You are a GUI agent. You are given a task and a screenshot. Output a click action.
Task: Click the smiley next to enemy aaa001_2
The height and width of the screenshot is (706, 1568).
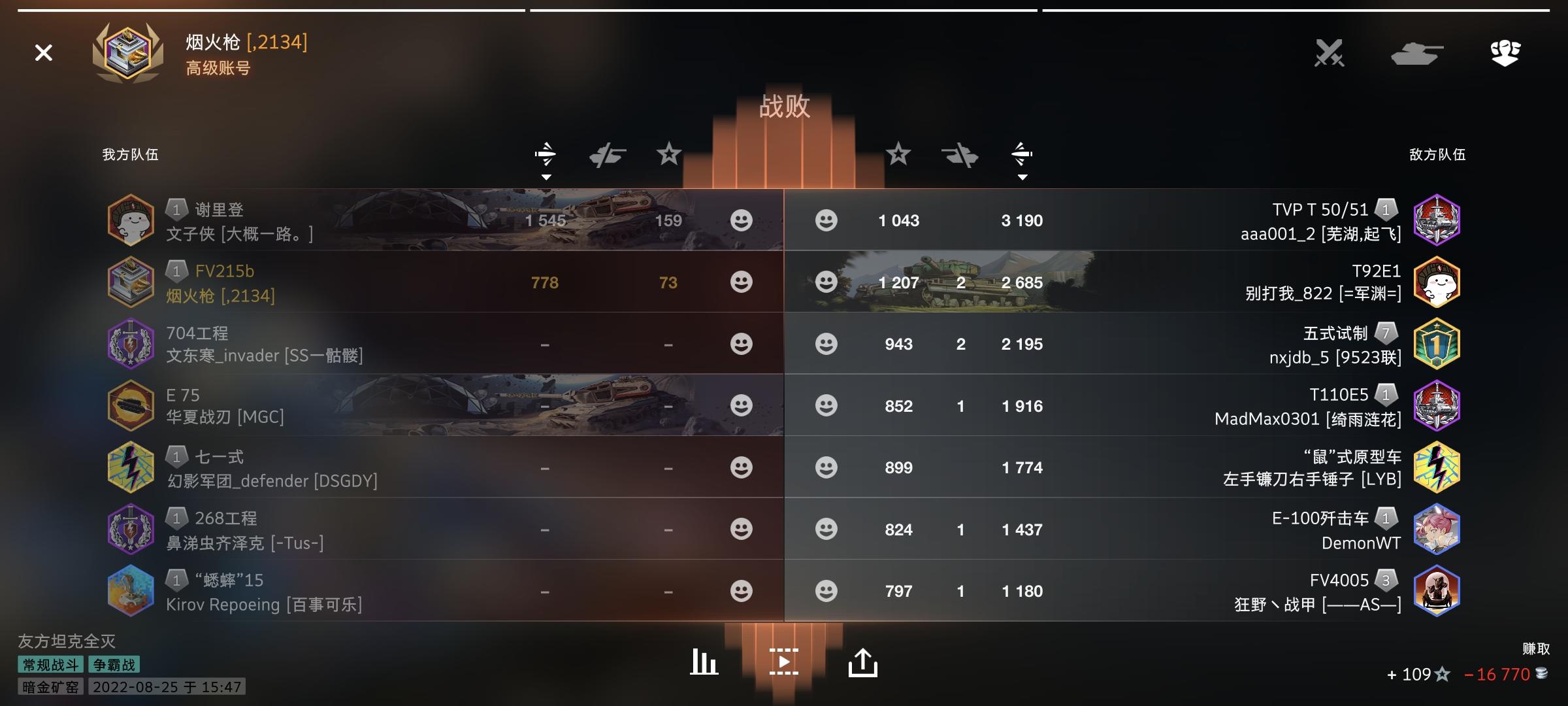[x=826, y=220]
